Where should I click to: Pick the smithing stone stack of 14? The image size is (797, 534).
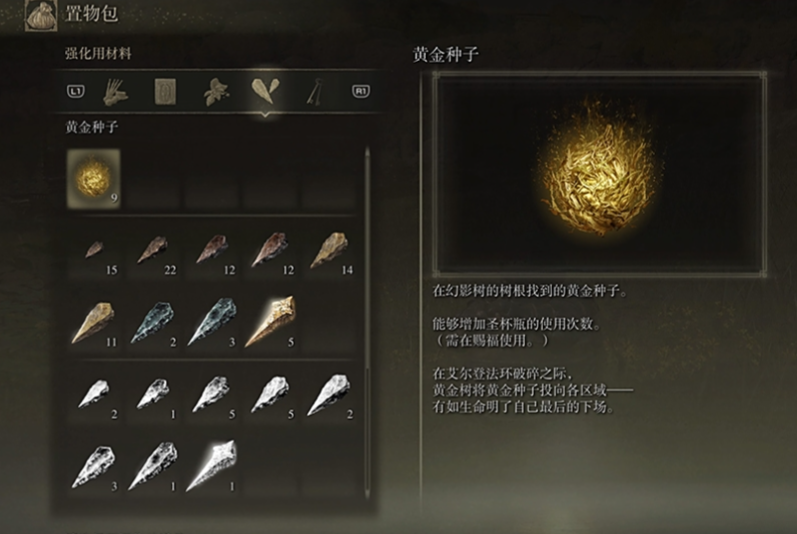click(329, 250)
